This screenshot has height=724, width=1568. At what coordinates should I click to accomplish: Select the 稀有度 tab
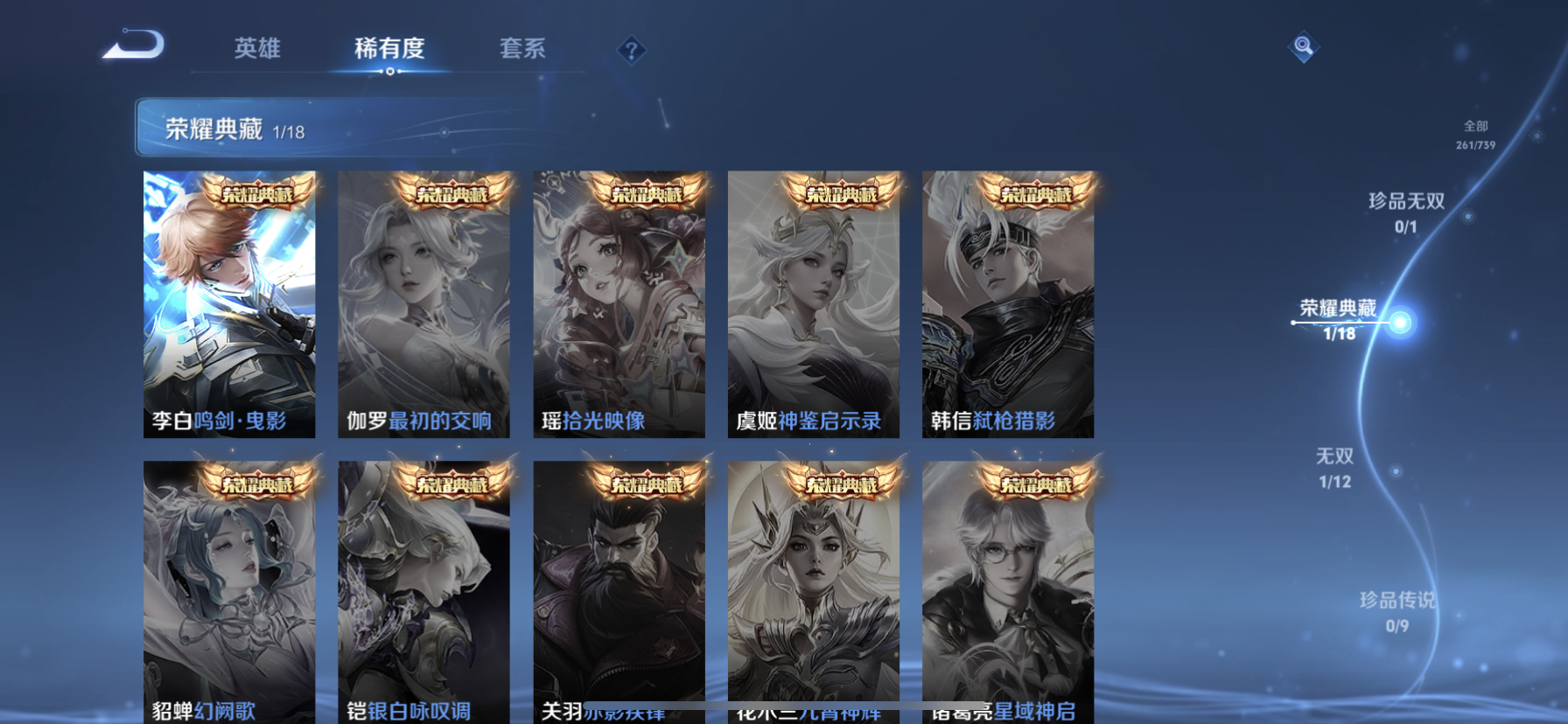tap(389, 48)
